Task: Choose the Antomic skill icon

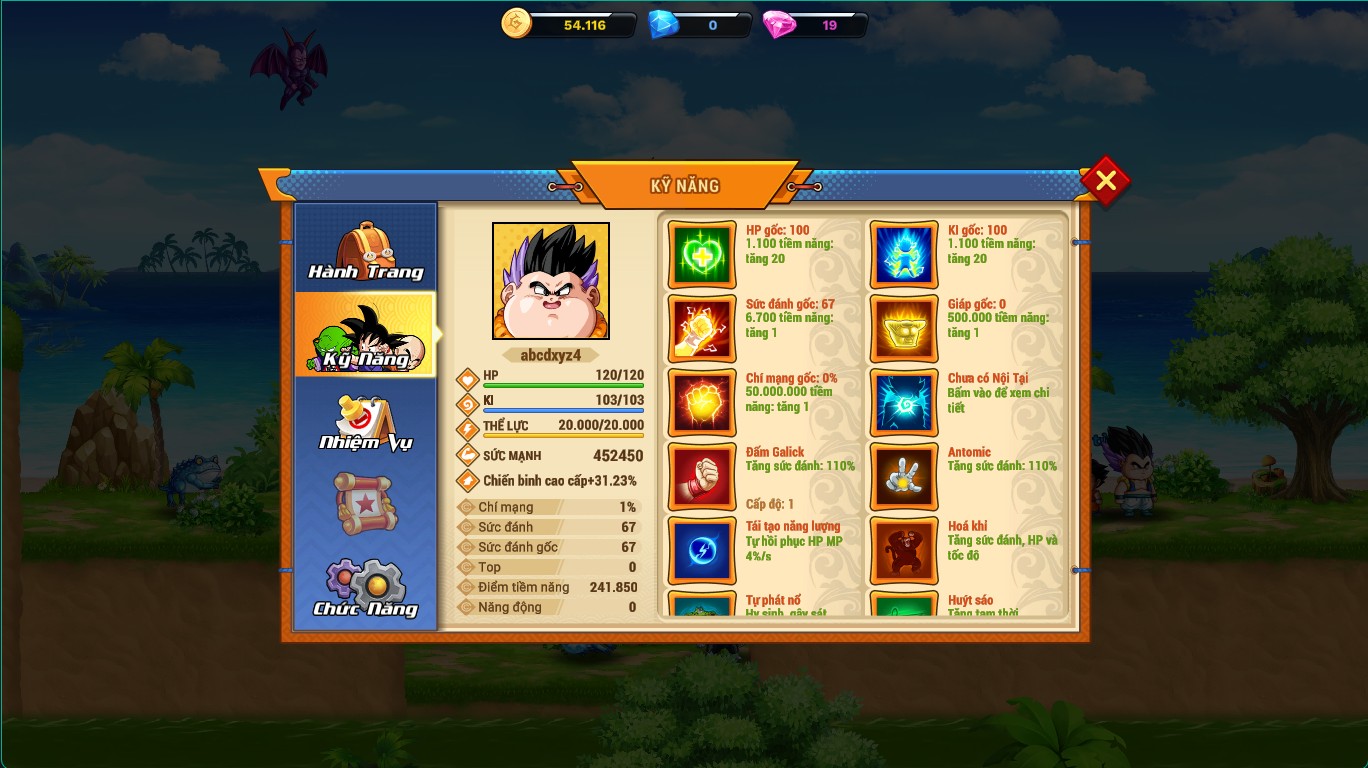Action: pos(904,477)
